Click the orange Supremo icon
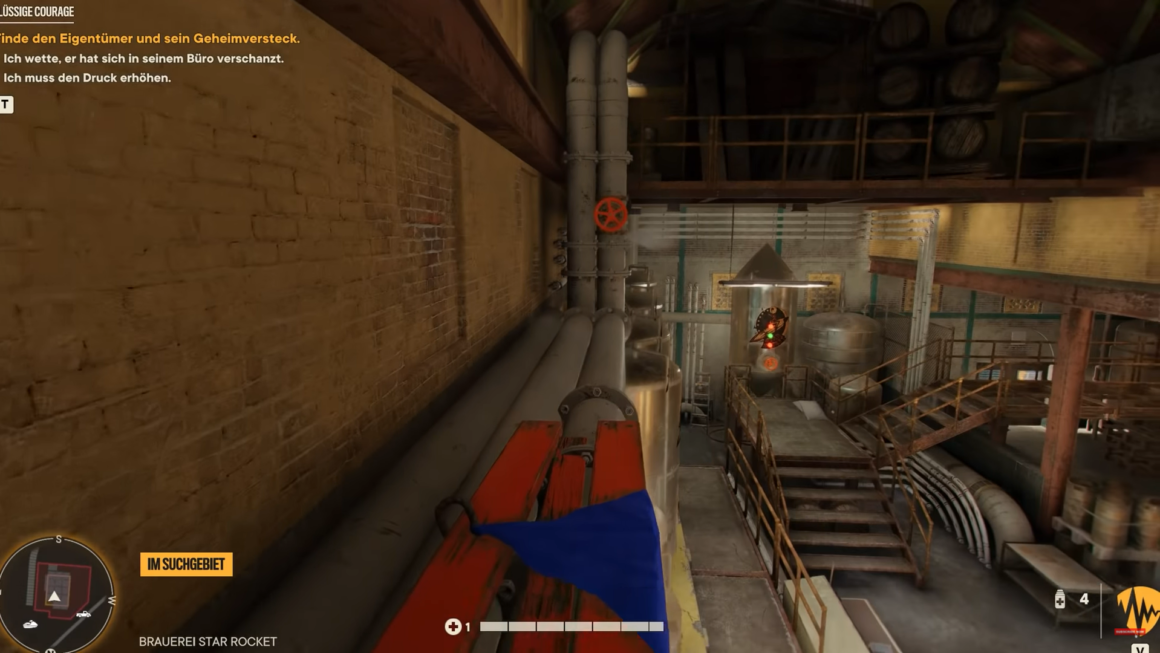The height and width of the screenshot is (653, 1160). tap(1137, 609)
